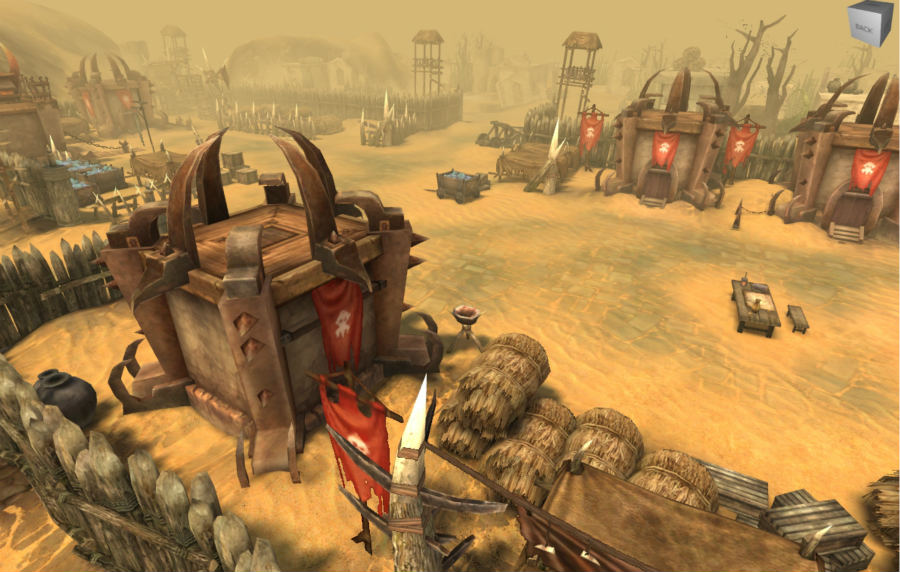Click the BACK view cube
The height and width of the screenshot is (572, 900).
pyautogui.click(x=868, y=24)
